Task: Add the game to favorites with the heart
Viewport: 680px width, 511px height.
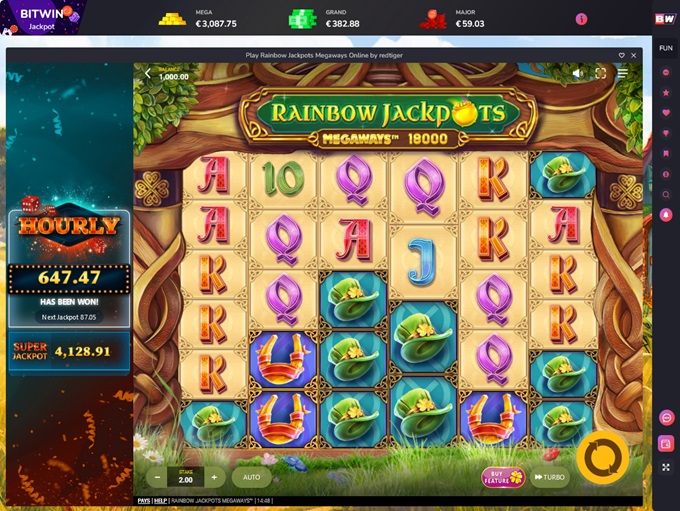Action: [x=621, y=55]
